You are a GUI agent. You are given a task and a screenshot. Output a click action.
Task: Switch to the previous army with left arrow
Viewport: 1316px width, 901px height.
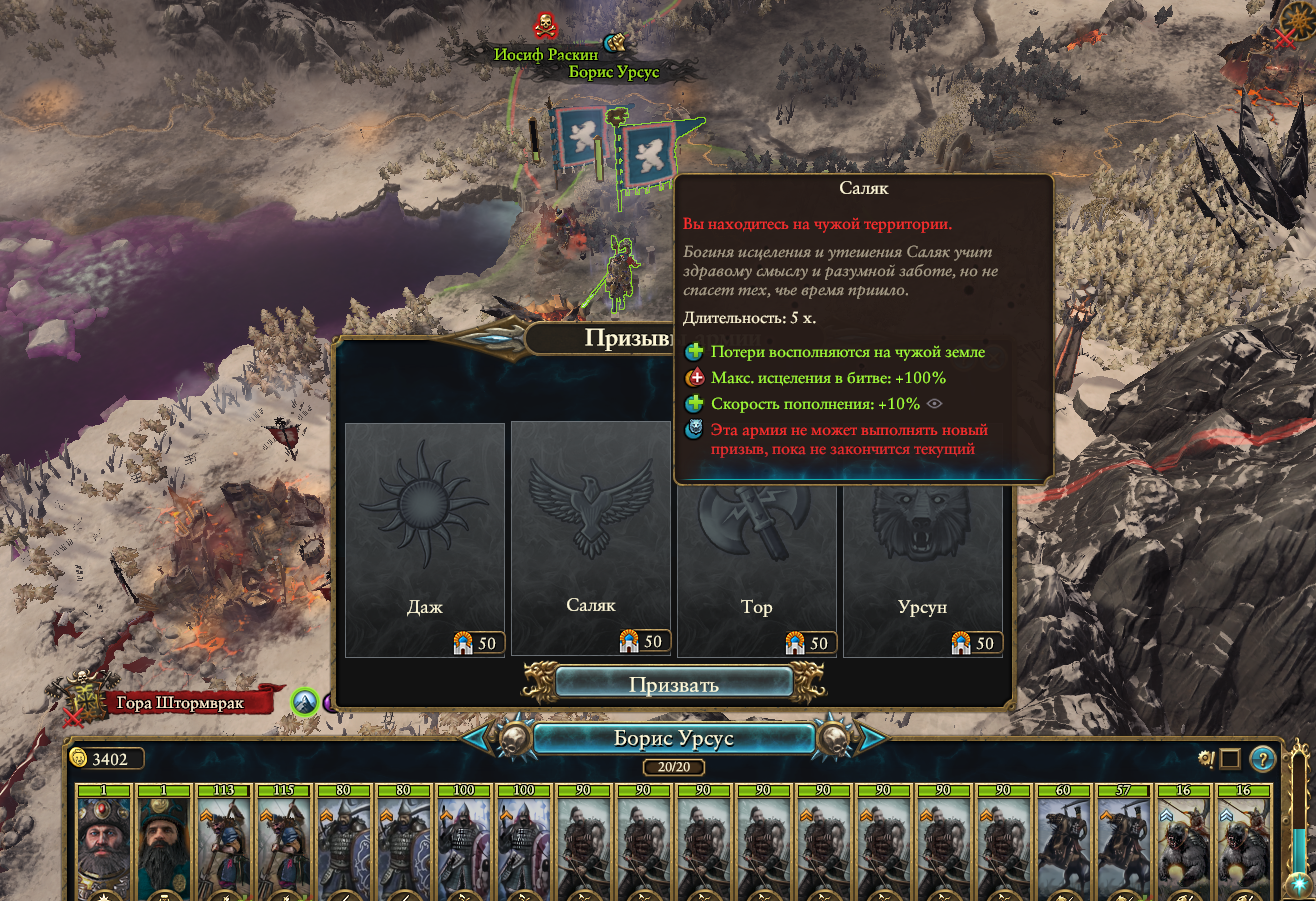pos(476,739)
